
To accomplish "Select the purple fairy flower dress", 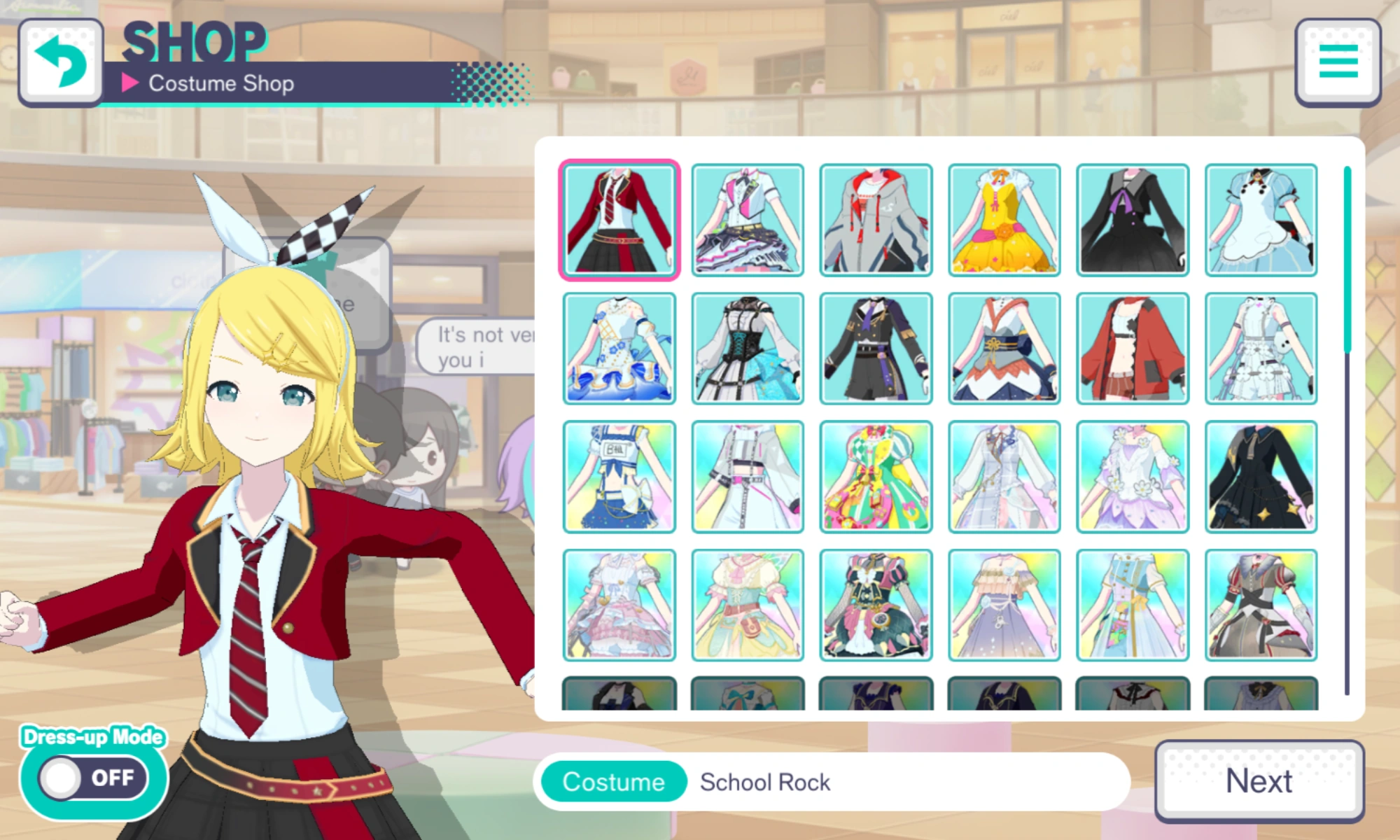I will 1133,476.
